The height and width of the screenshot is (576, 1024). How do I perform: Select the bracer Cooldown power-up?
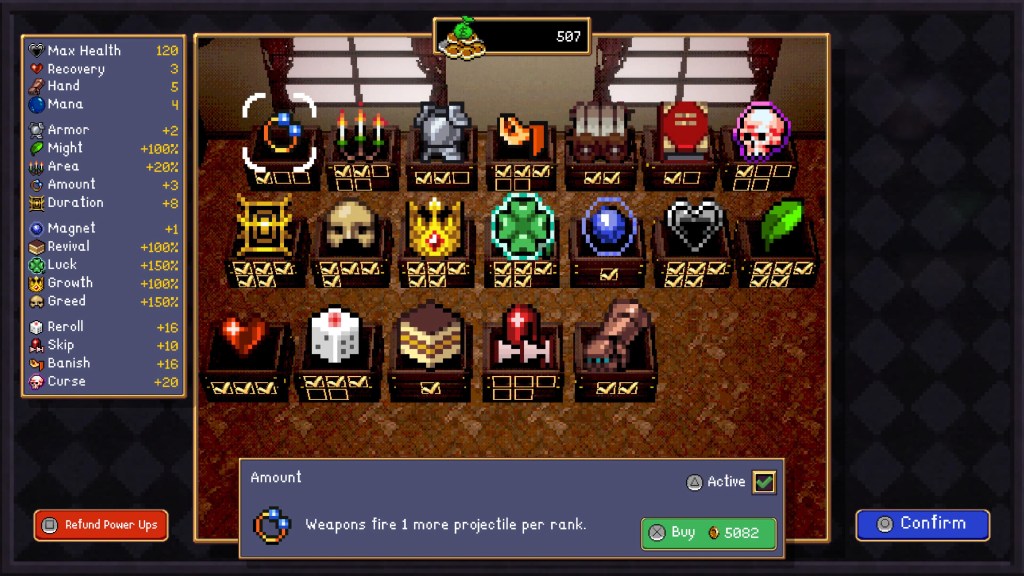click(x=599, y=133)
